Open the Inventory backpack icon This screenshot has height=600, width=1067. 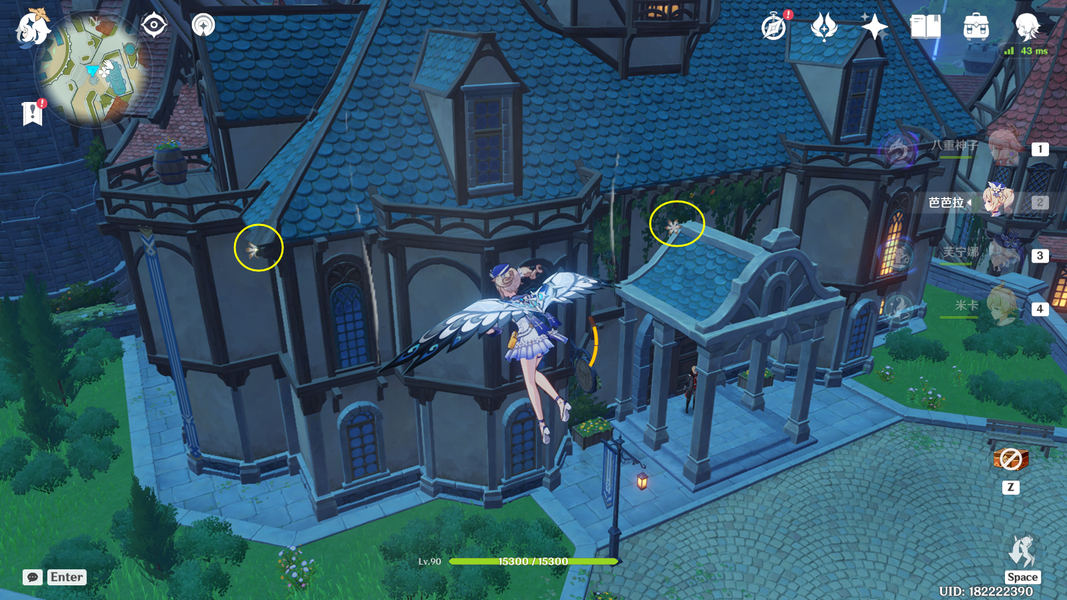pos(976,27)
